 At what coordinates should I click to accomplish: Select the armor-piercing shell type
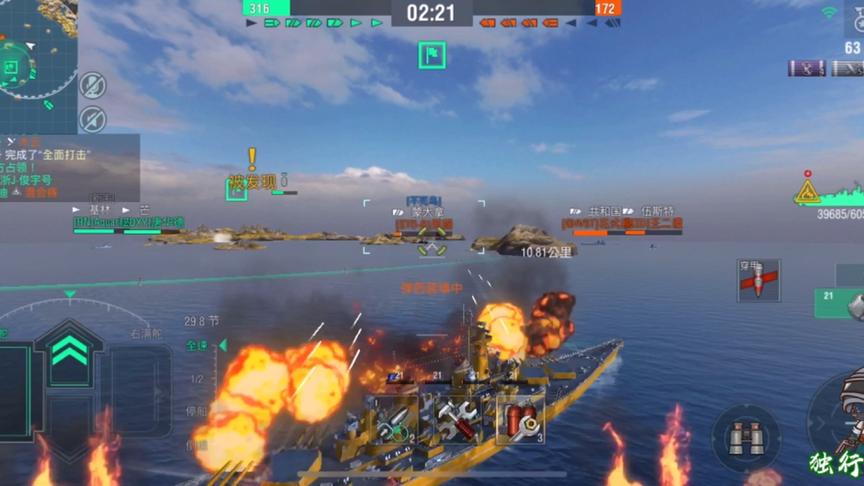(x=757, y=281)
